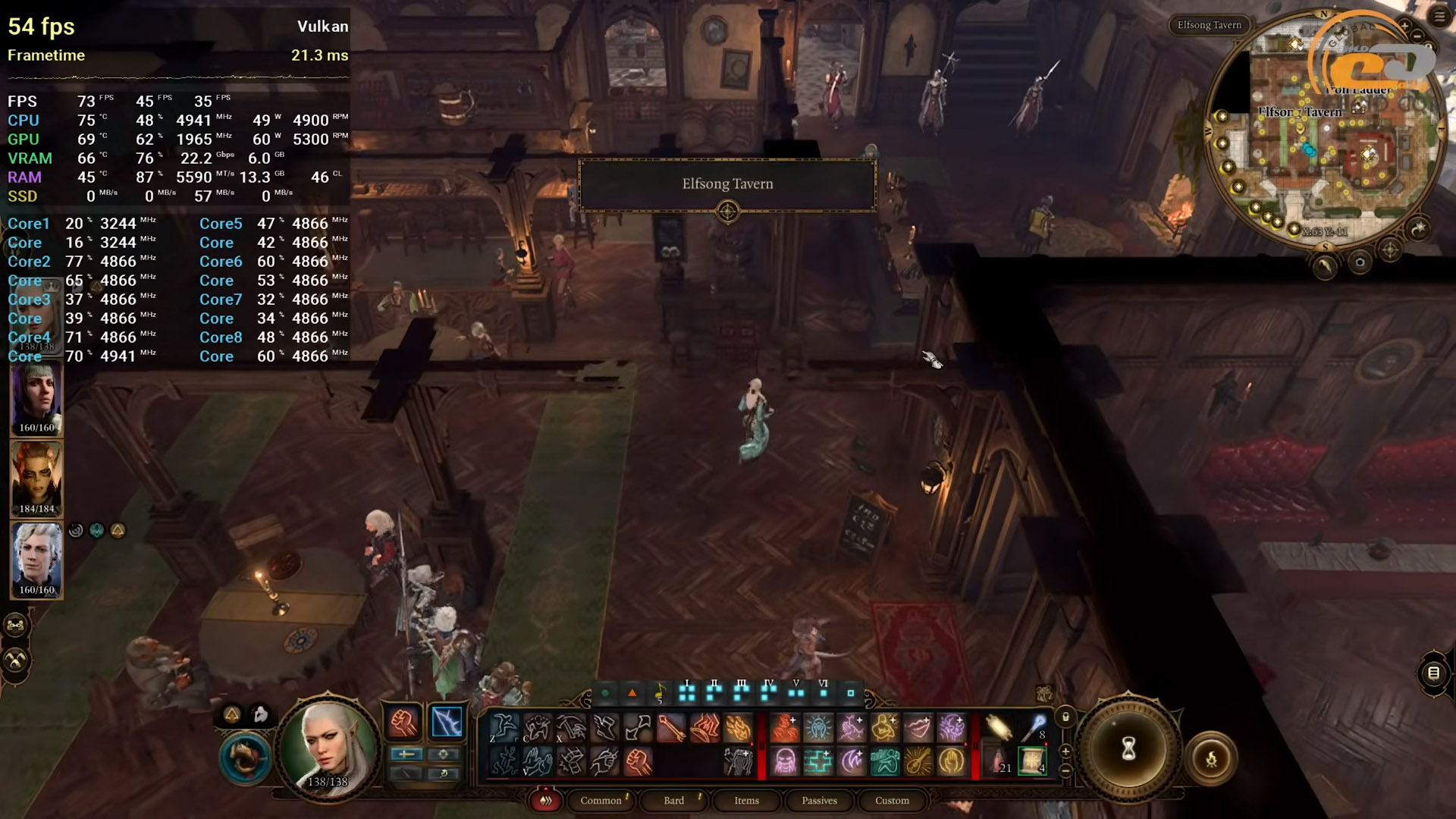Switch to the Custom hotbar tab
The width and height of the screenshot is (1456, 819).
[x=892, y=800]
